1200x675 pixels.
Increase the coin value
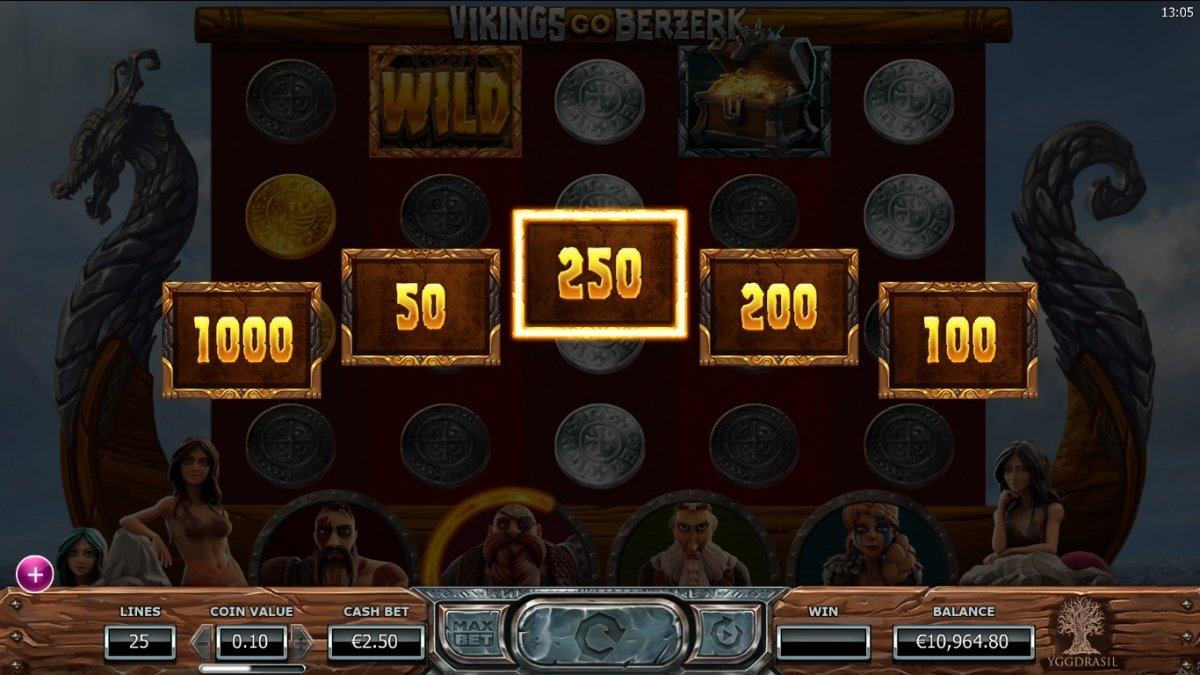[300, 642]
